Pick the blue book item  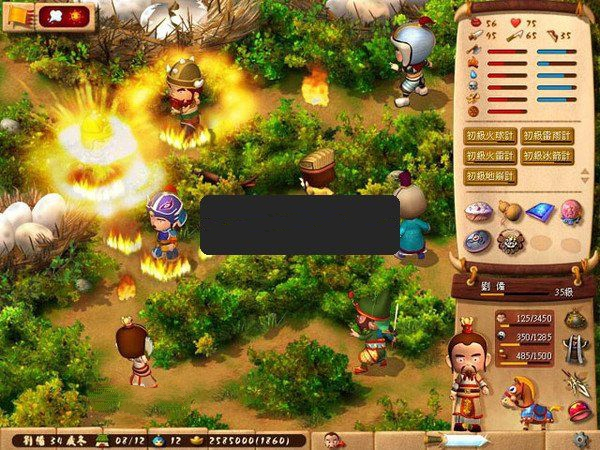(541, 211)
